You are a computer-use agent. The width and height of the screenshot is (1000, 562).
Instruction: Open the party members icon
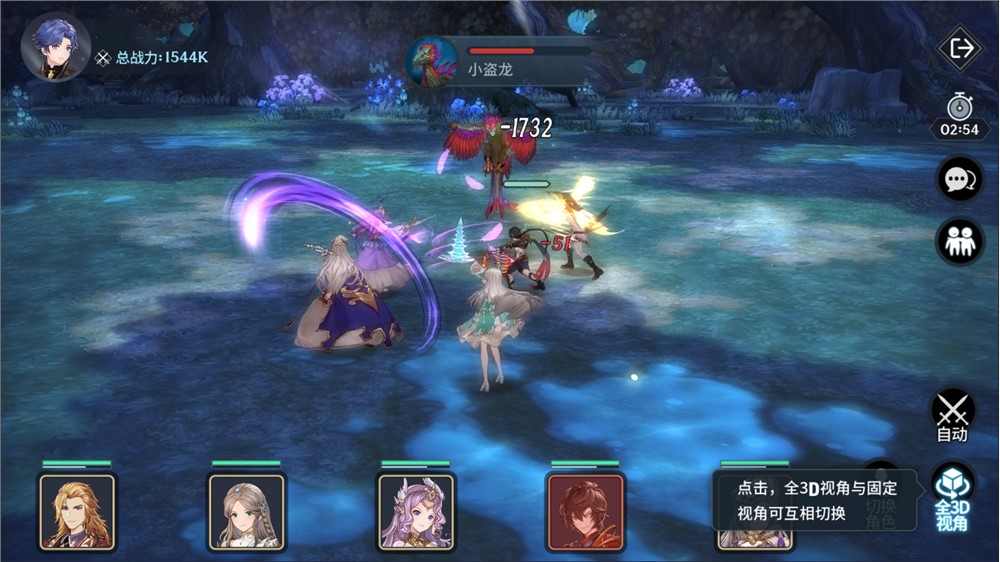[959, 241]
